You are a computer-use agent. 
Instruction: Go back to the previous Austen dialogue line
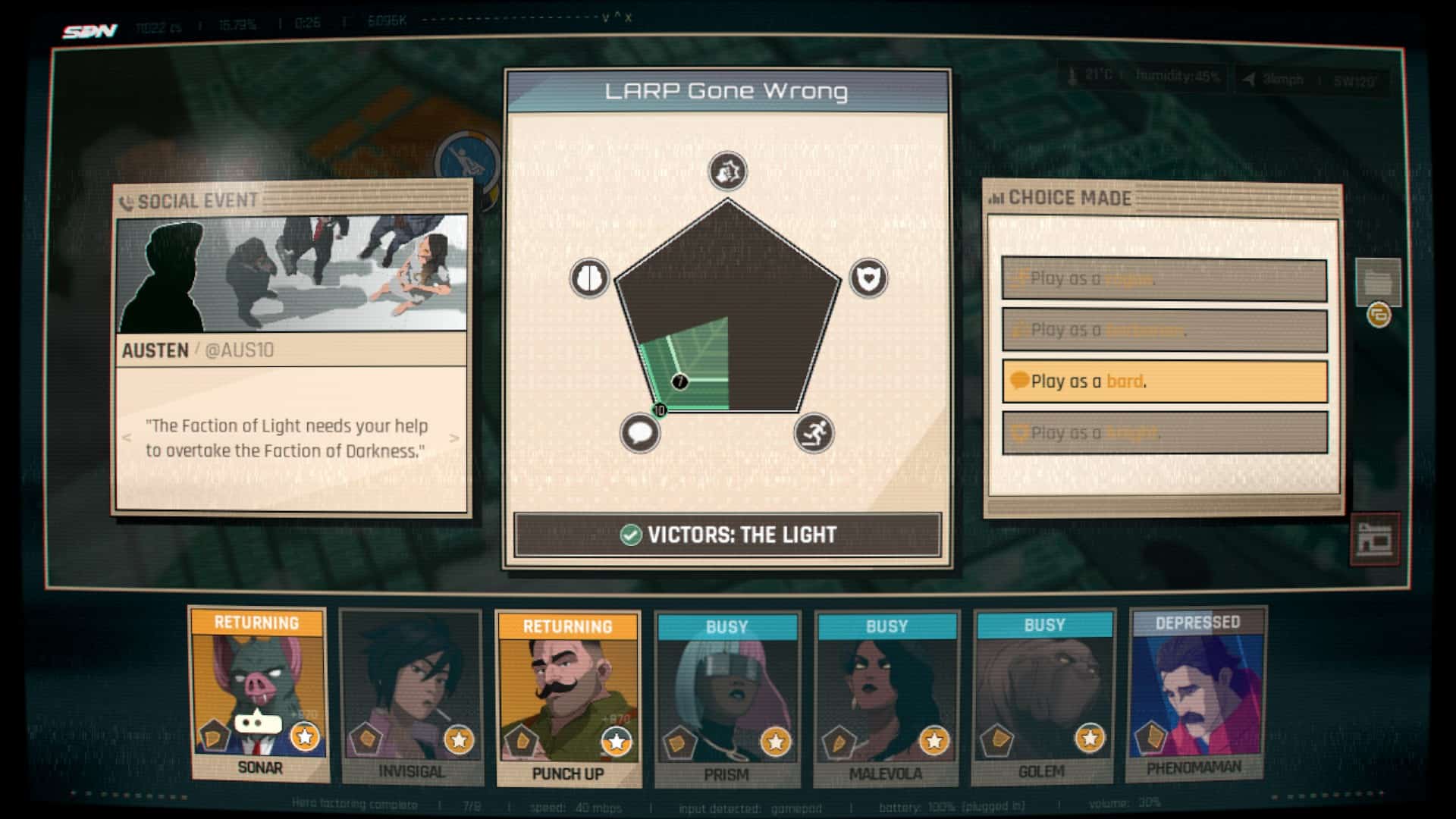click(127, 438)
